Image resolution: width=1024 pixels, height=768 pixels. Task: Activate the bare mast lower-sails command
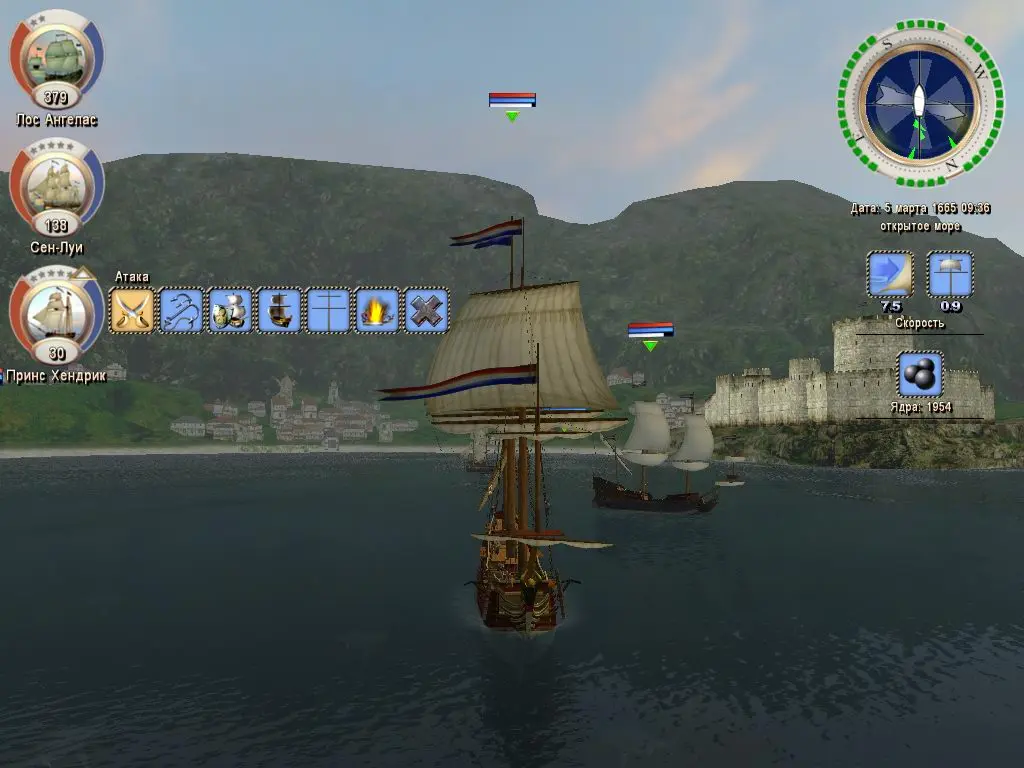coord(328,310)
